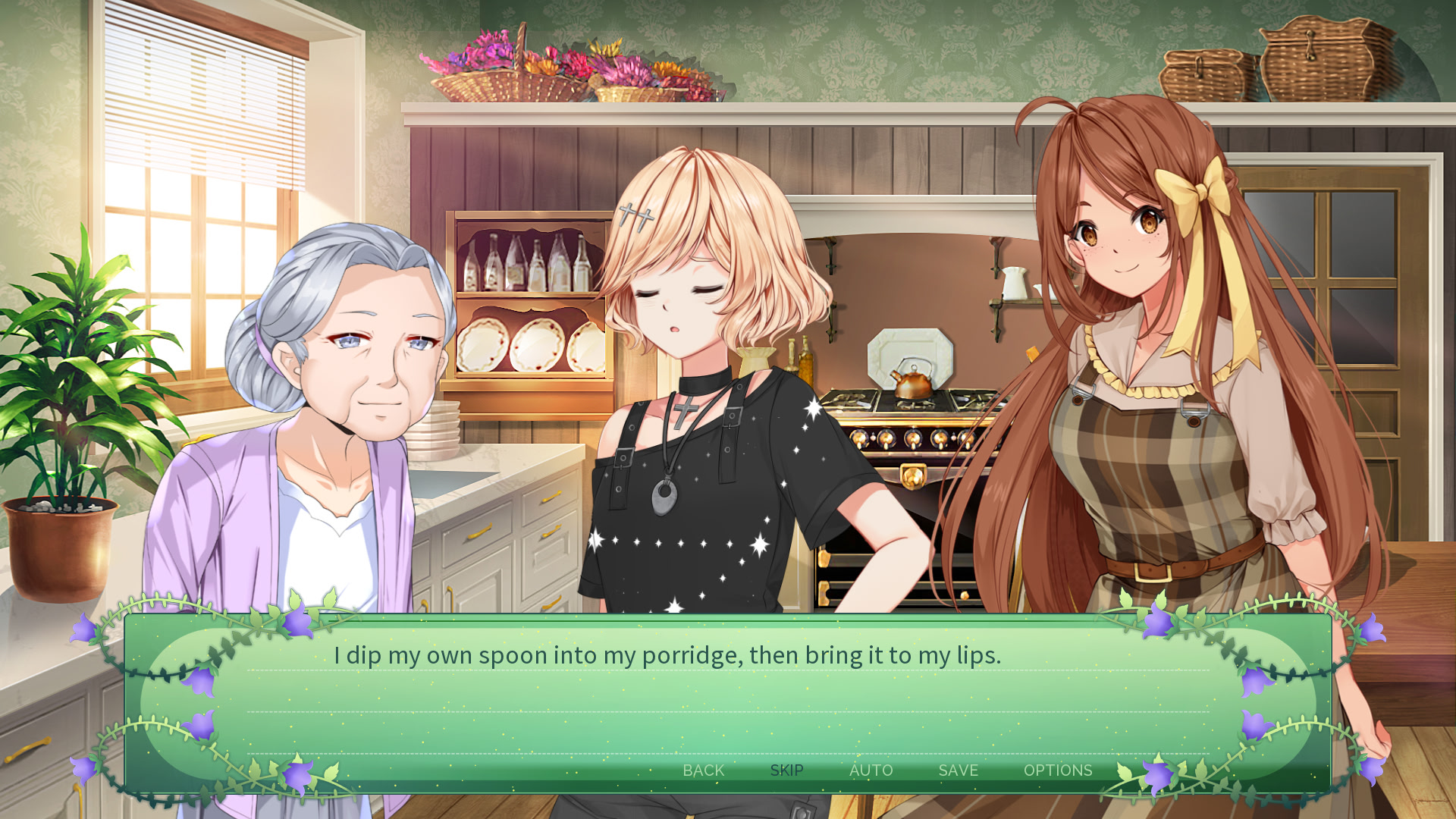The image size is (1456, 819).
Task: Click the cross hairpin in the blonde's hair
Action: 635,215
